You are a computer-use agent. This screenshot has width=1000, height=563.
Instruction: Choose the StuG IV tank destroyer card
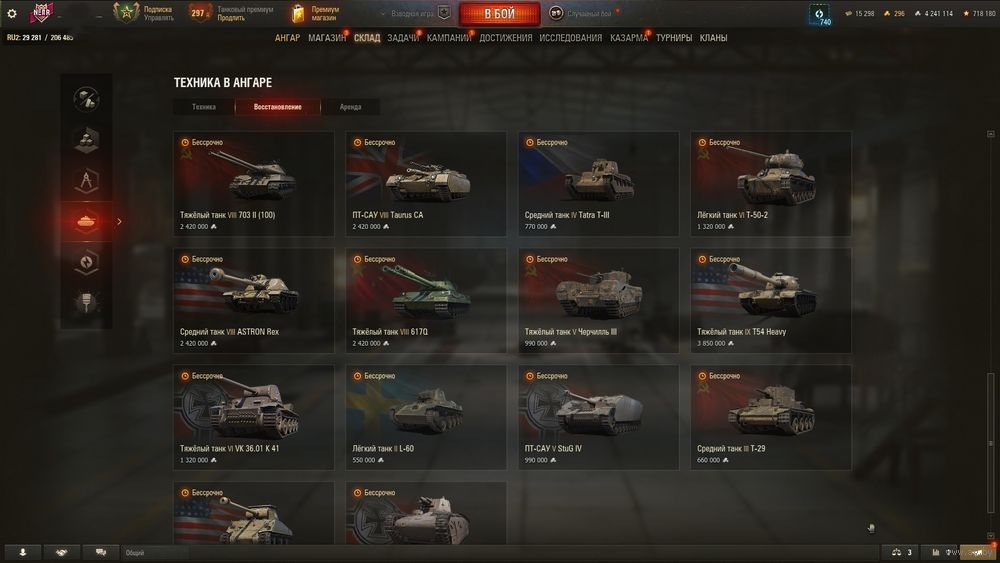coord(598,417)
